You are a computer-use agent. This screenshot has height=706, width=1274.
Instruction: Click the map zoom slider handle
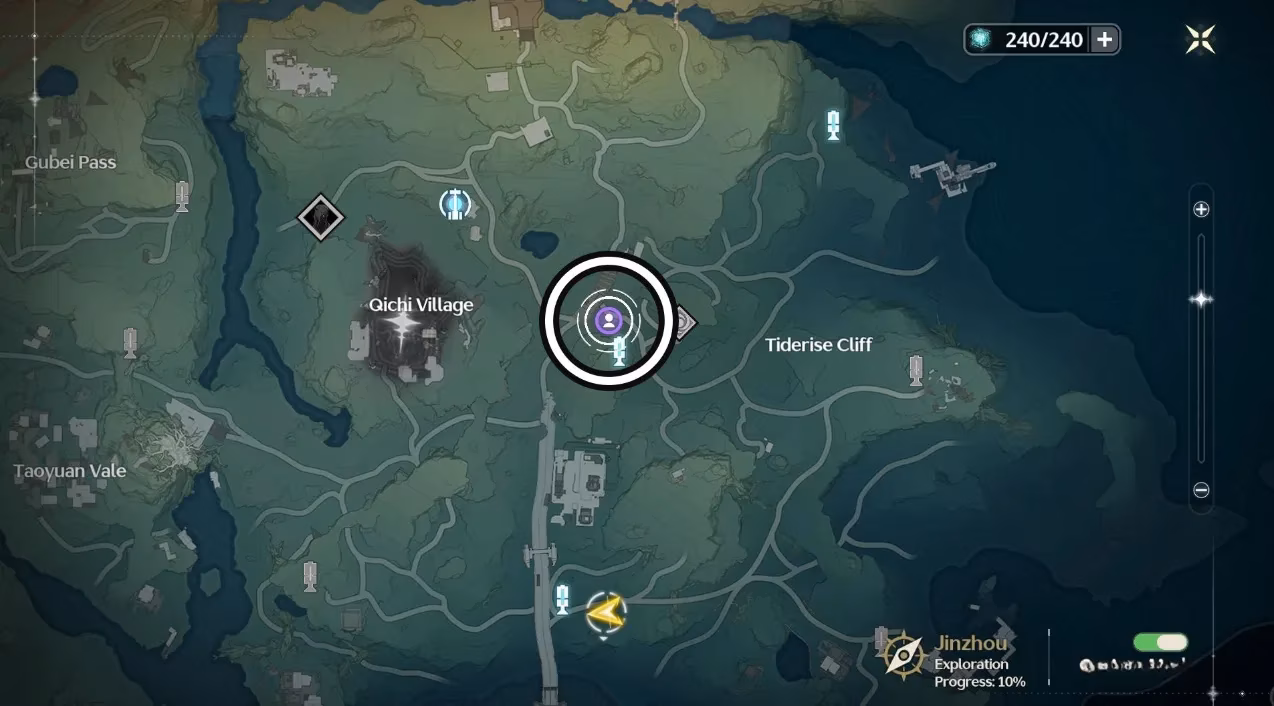[1201, 300]
